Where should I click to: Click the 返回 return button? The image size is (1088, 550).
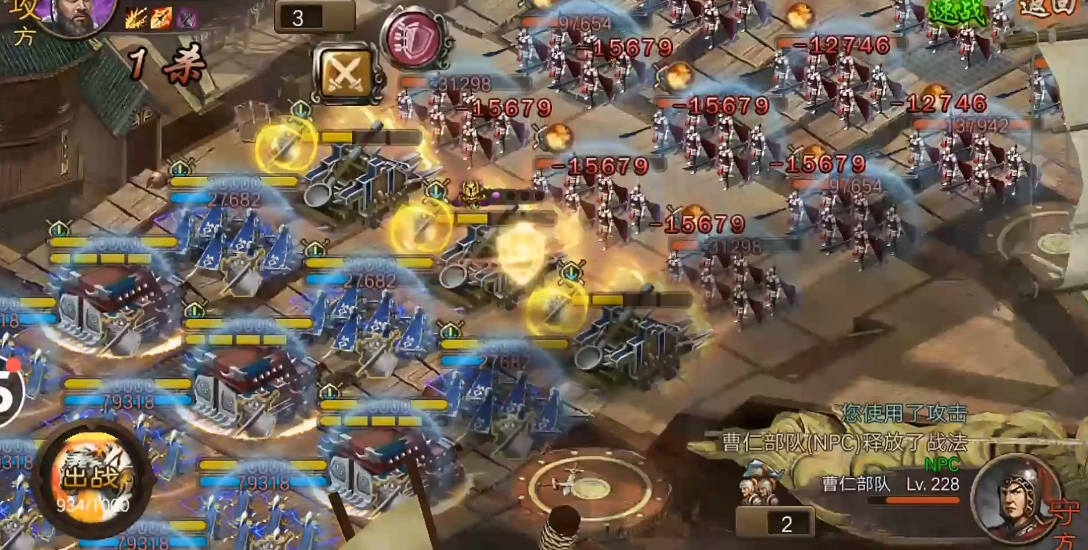[1050, 8]
